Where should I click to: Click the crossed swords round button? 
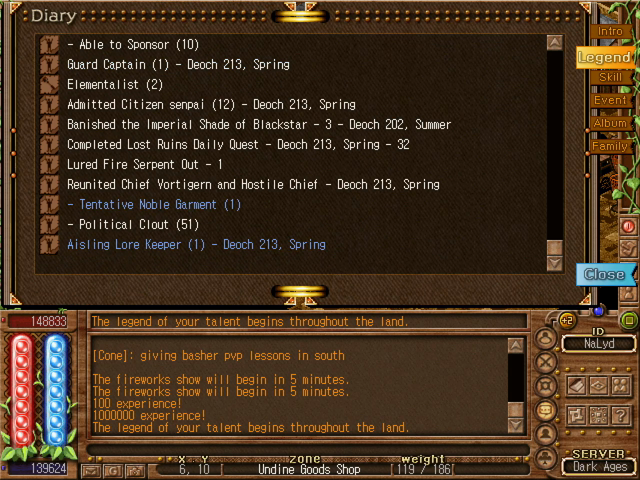547,362
